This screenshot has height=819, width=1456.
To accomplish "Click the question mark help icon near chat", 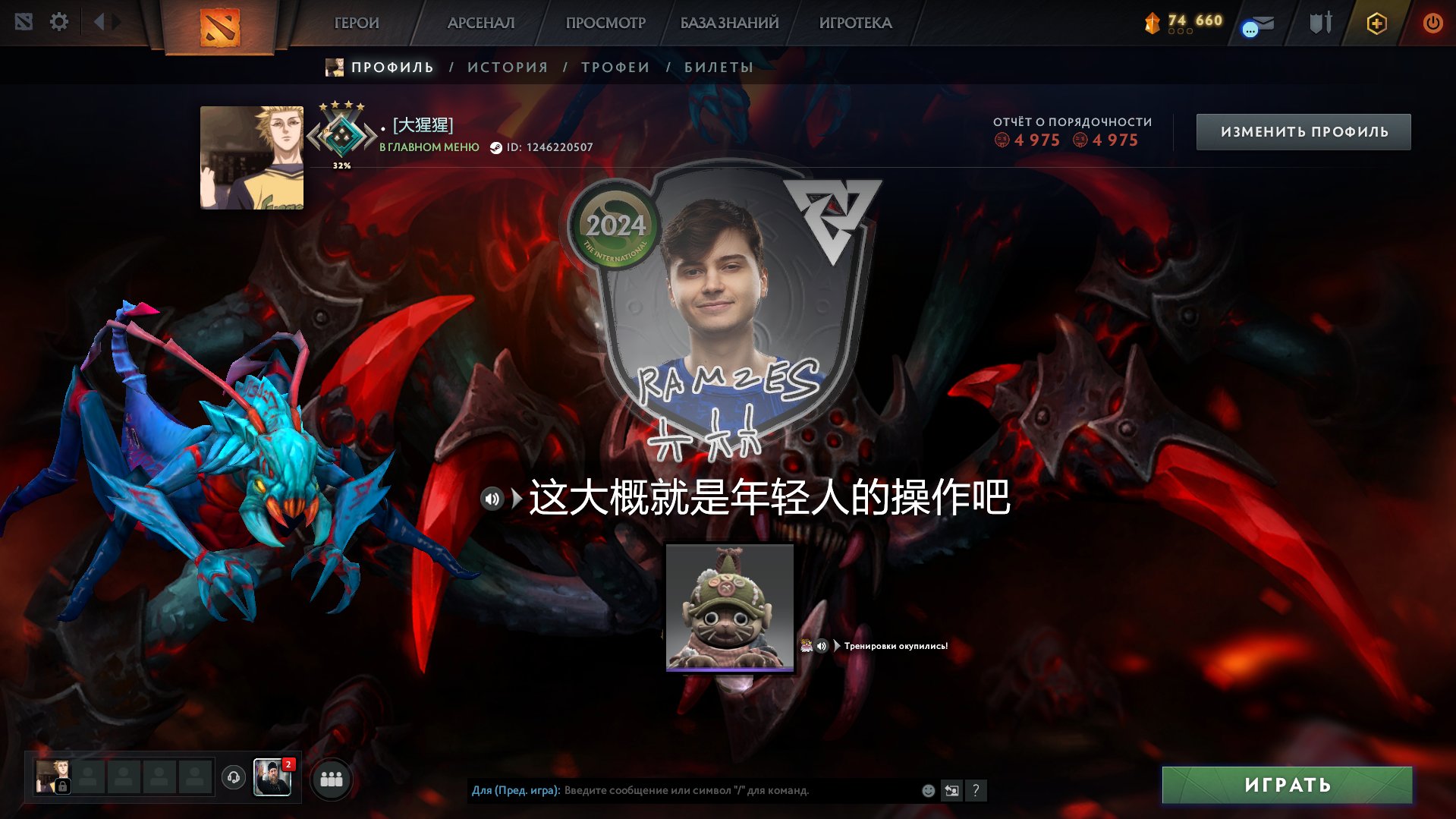I will click(976, 791).
